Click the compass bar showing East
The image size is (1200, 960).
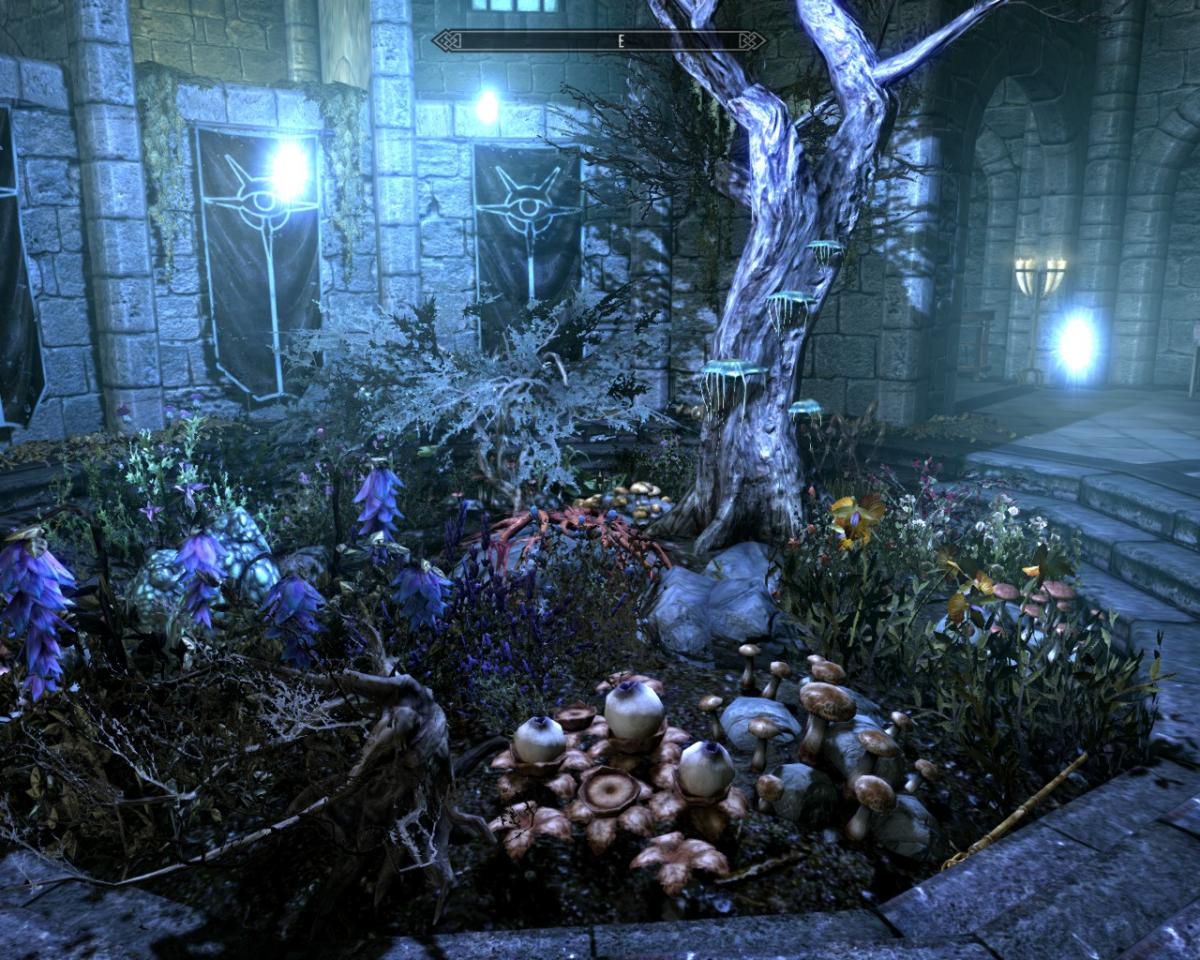[x=599, y=41]
